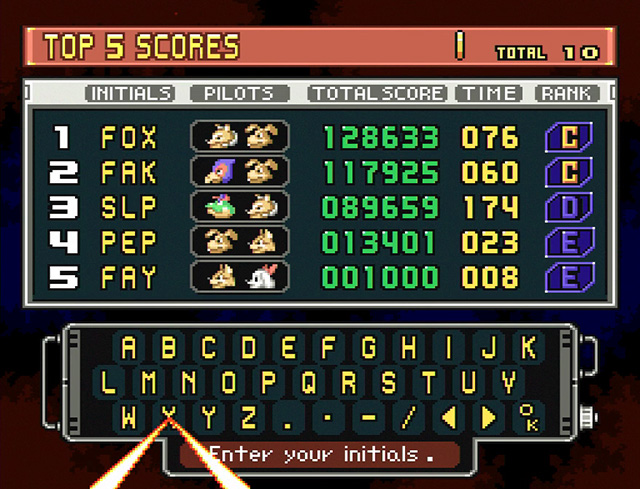Screen dimensions: 640x489
Task: Enter the letter C
Action: [209, 348]
